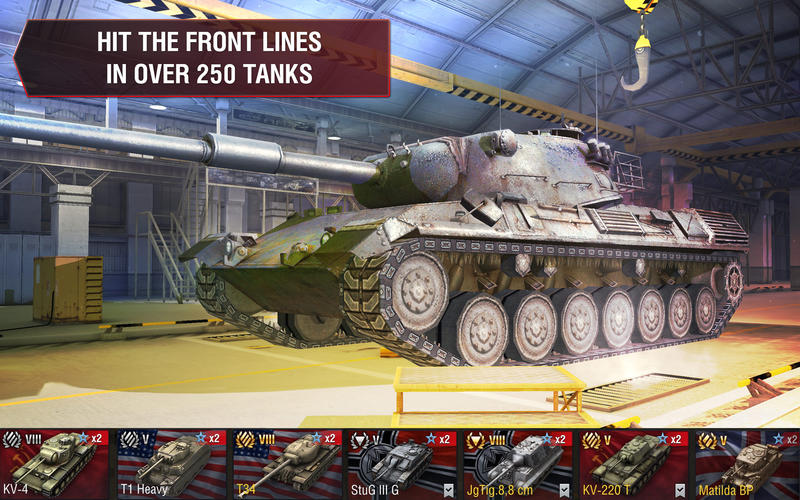Select the KV-4 tank tile
Image resolution: width=800 pixels, height=500 pixels.
tap(55, 465)
